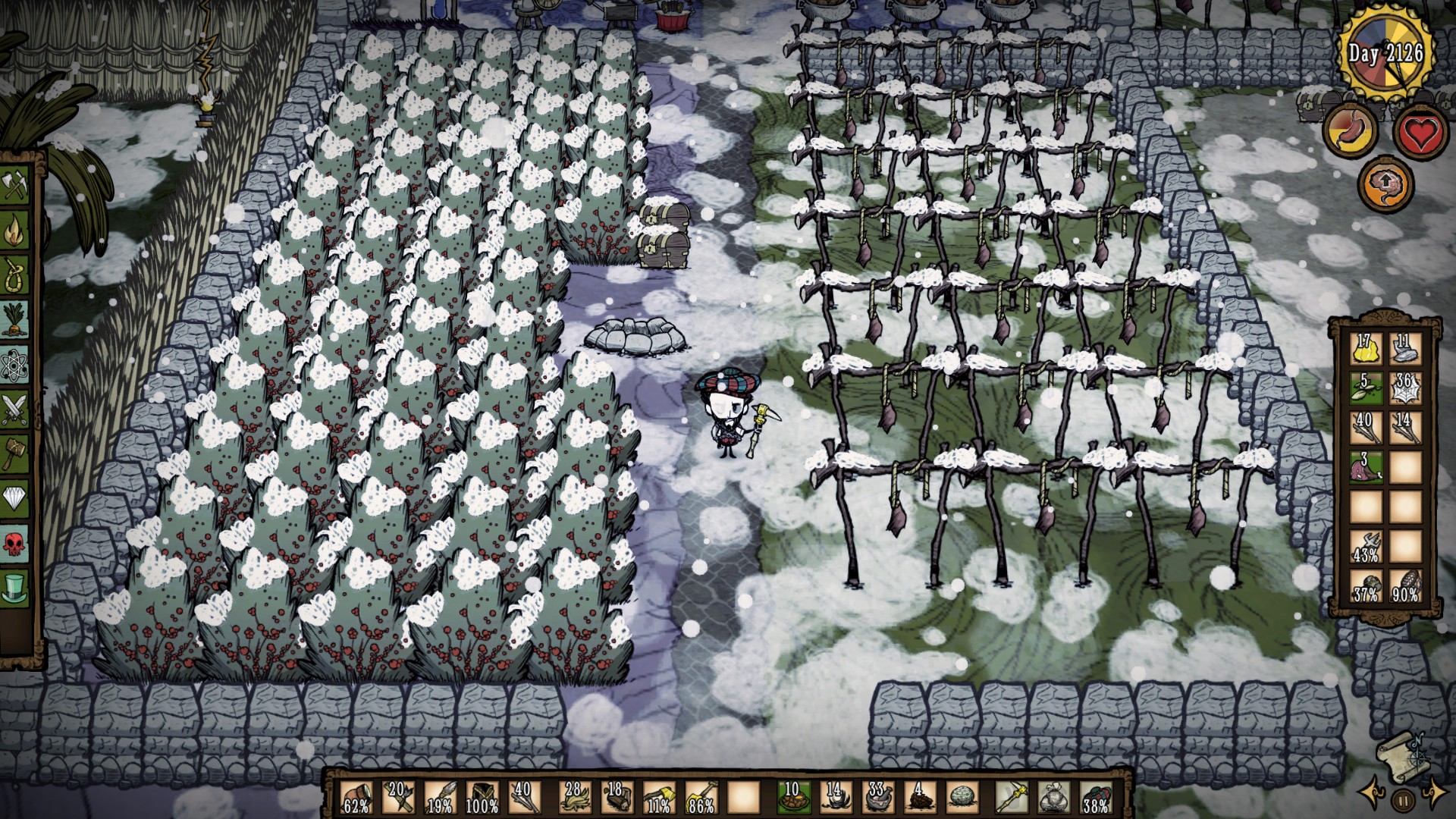
Task: Pick the spider web stack of 36
Action: point(1405,388)
